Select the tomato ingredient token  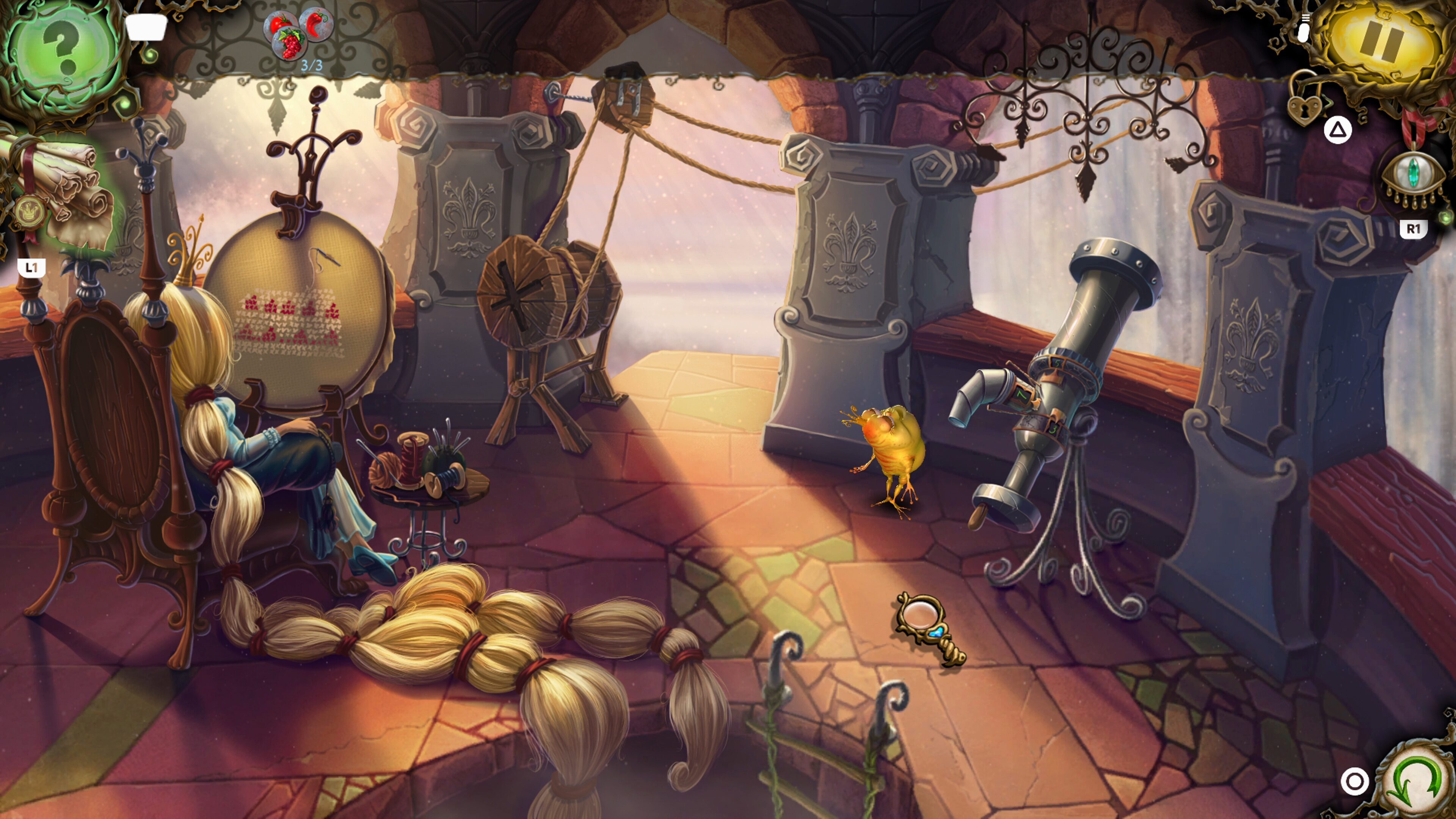pyautogui.click(x=281, y=23)
